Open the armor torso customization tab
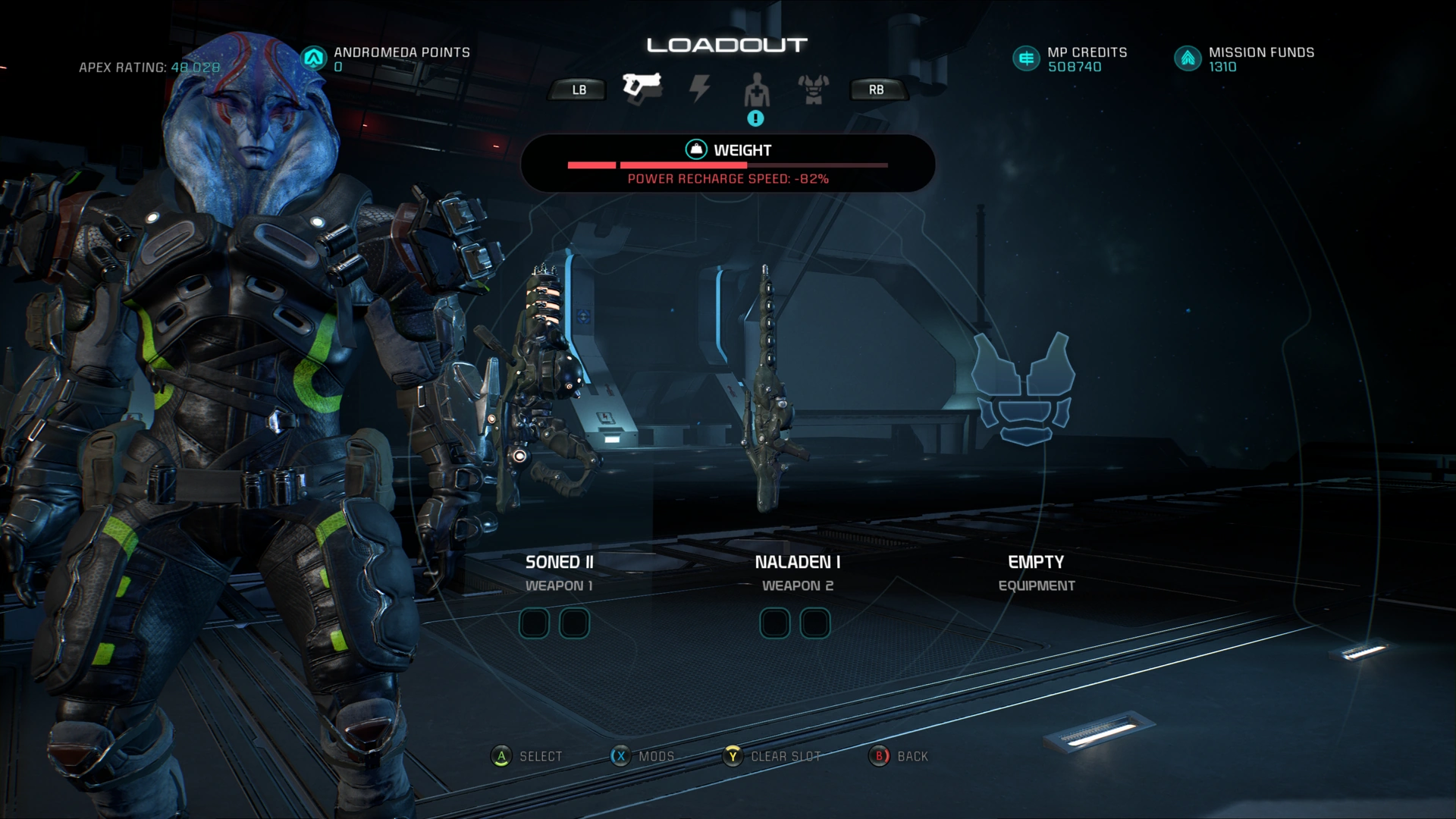The width and height of the screenshot is (1456, 819). click(813, 89)
